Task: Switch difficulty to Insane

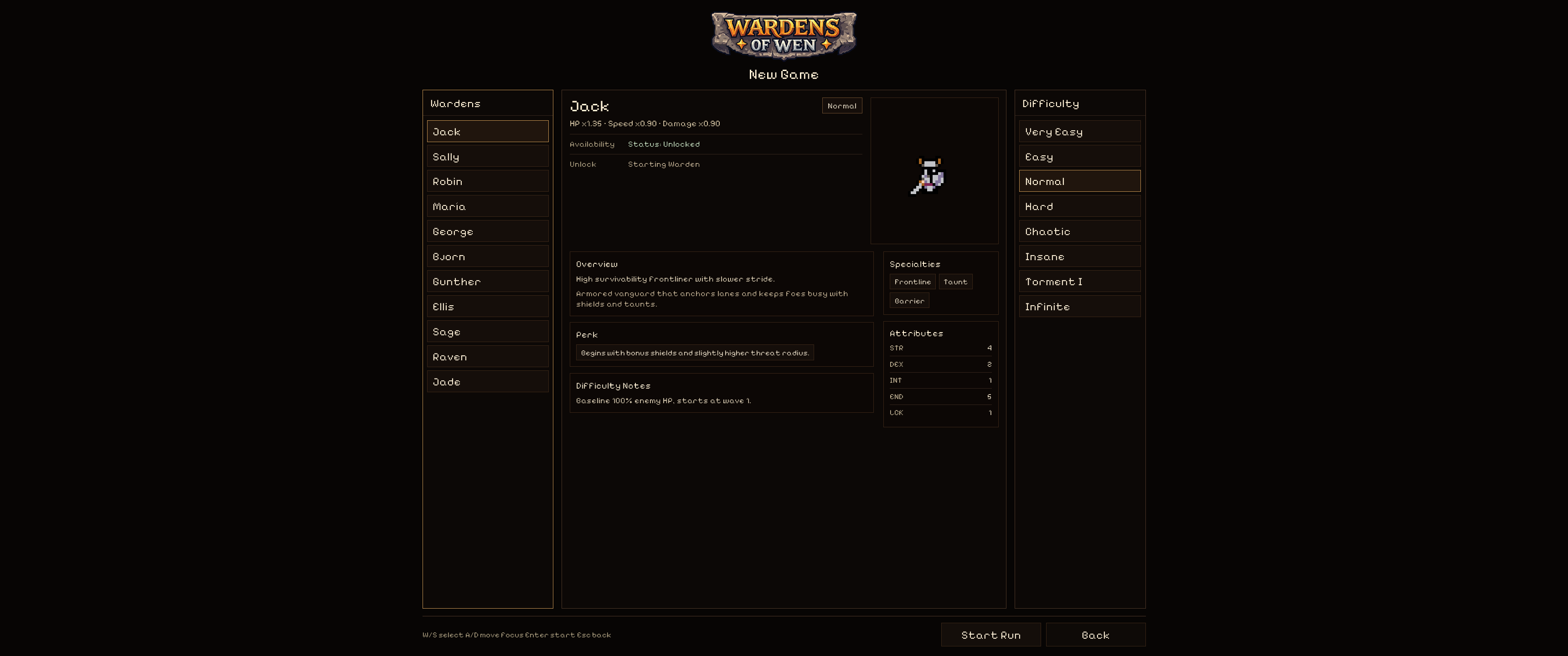Action: [x=1079, y=256]
